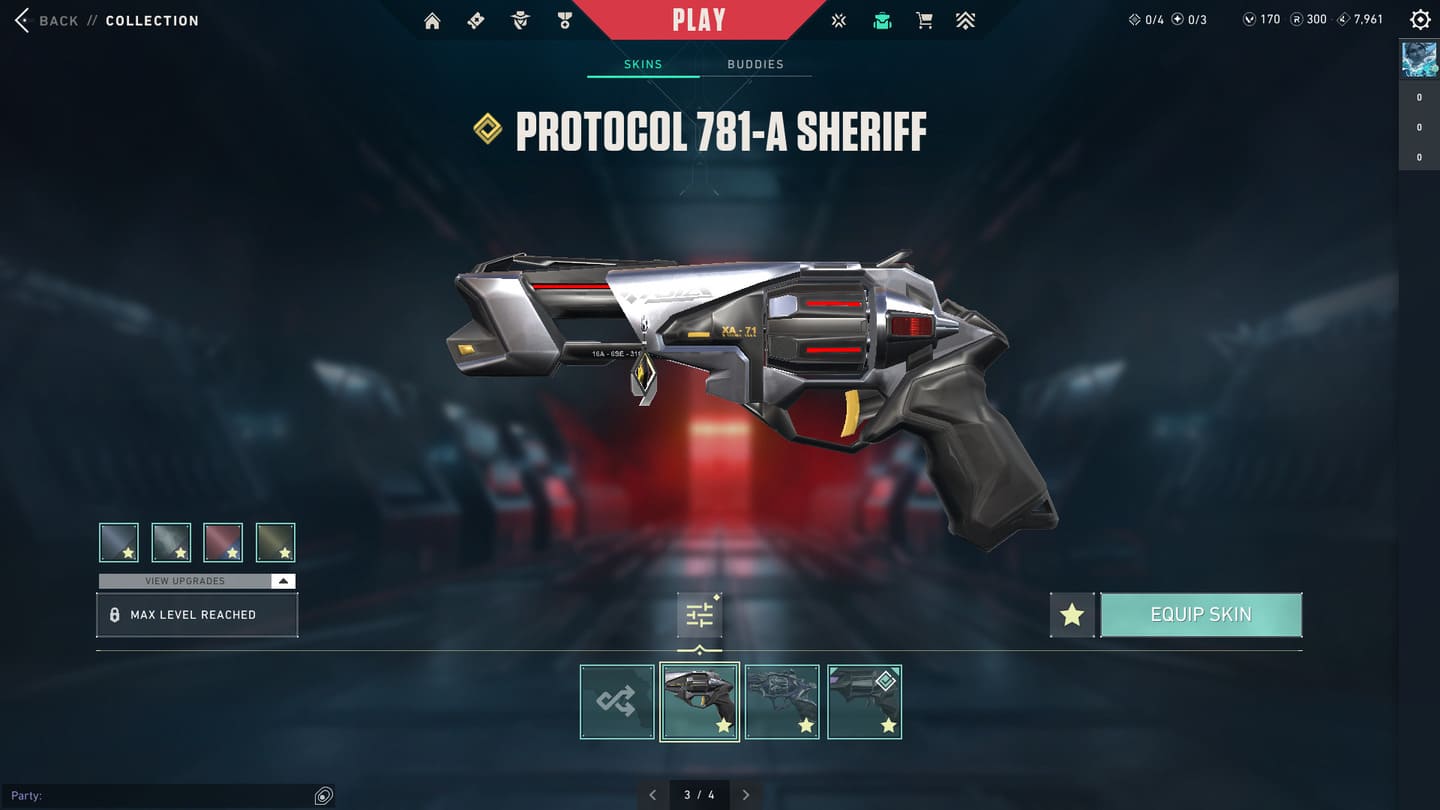Choose the olive yellow color variant
The width and height of the screenshot is (1440, 810).
pyautogui.click(x=275, y=542)
